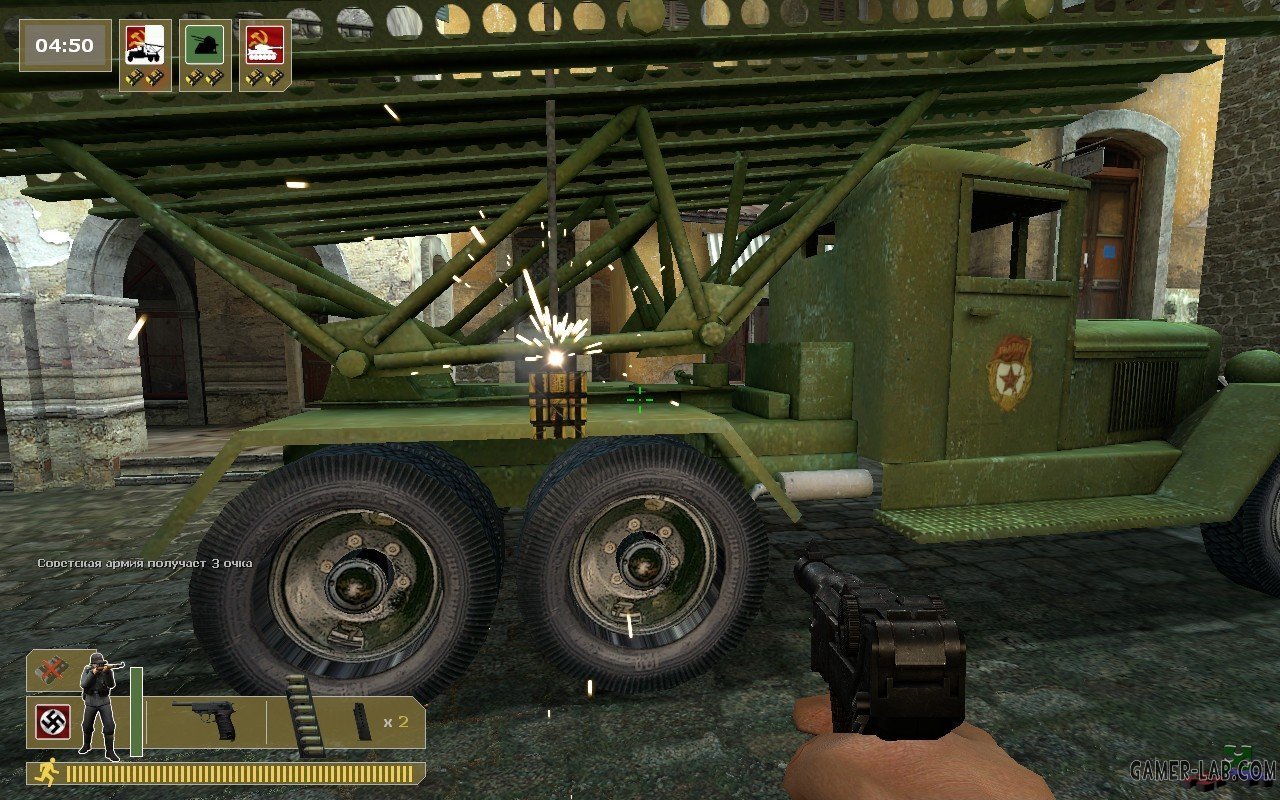Click the crossed-out TNT explosives icon
The height and width of the screenshot is (800, 1280).
point(52,671)
